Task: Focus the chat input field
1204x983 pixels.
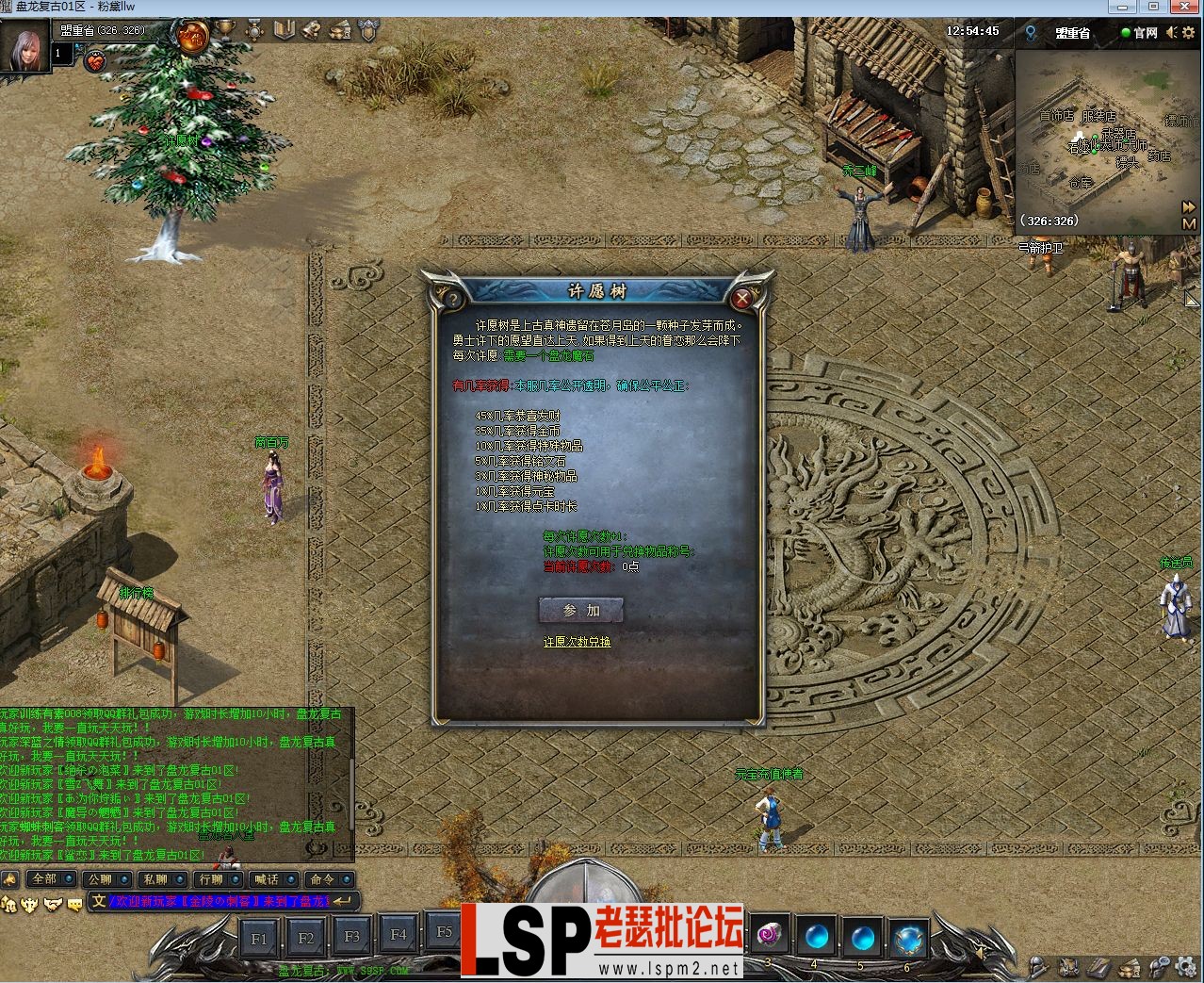Action: [x=219, y=901]
